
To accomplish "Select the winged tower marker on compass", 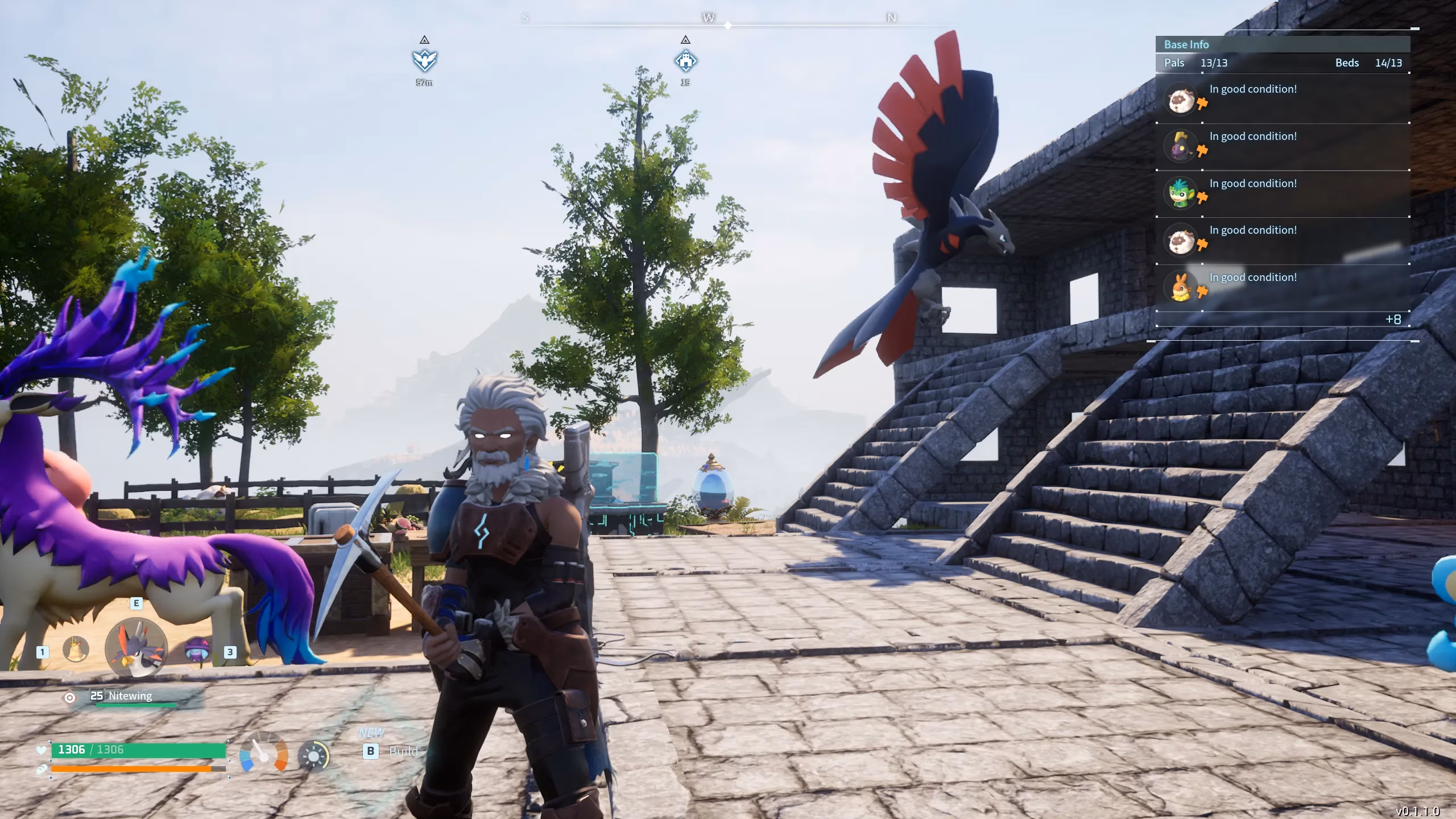I will click(424, 59).
